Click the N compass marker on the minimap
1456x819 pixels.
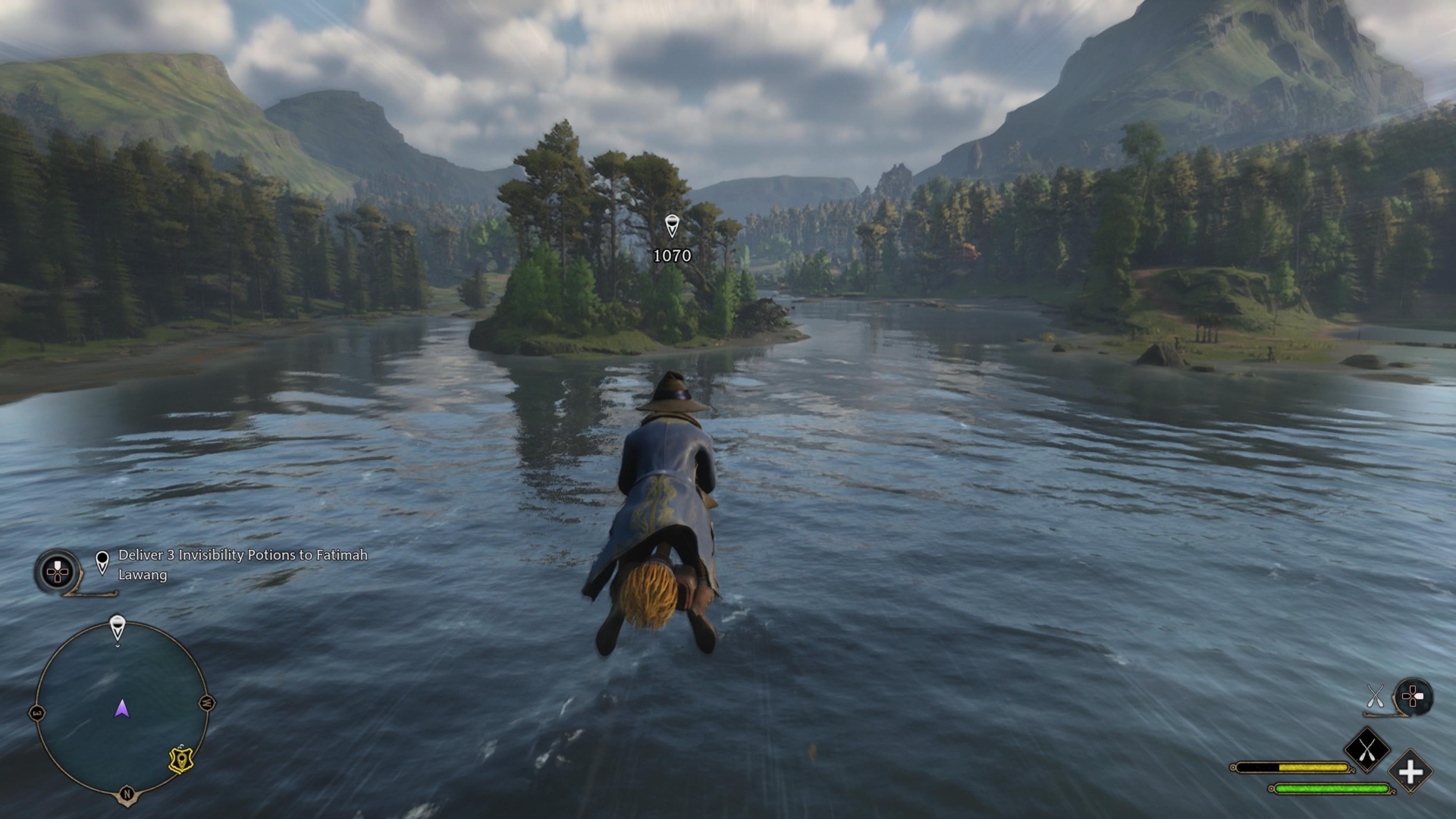pos(127,792)
